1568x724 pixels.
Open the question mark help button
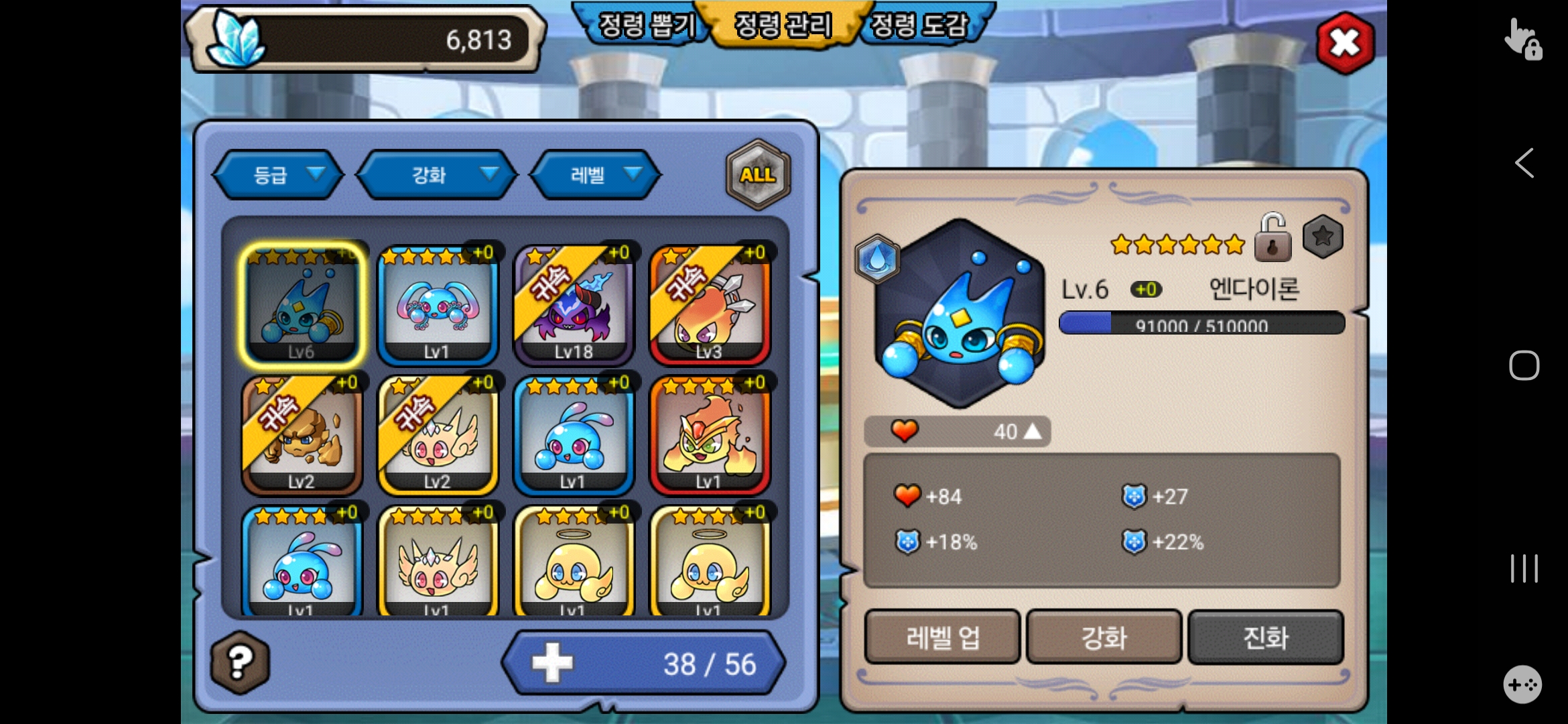pyautogui.click(x=240, y=662)
